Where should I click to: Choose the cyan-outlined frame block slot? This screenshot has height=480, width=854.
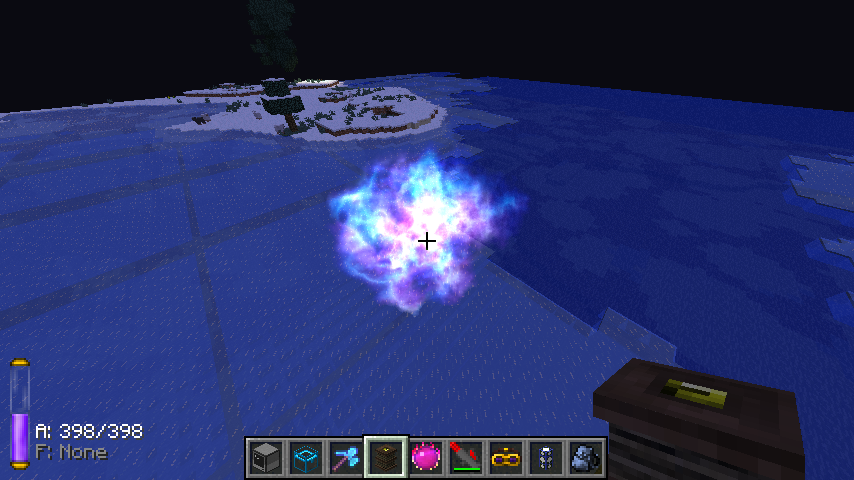(x=305, y=458)
